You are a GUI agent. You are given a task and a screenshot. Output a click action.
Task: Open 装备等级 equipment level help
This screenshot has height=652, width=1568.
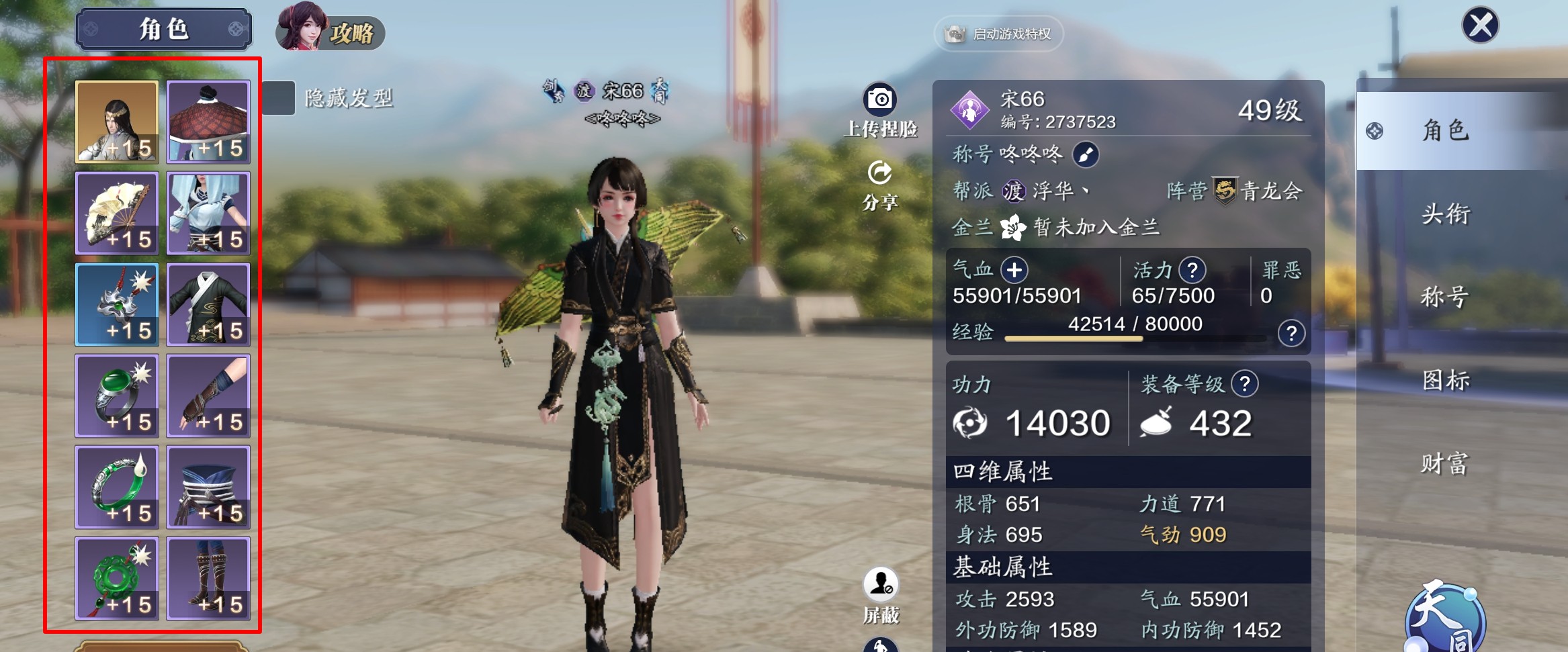coord(1244,384)
